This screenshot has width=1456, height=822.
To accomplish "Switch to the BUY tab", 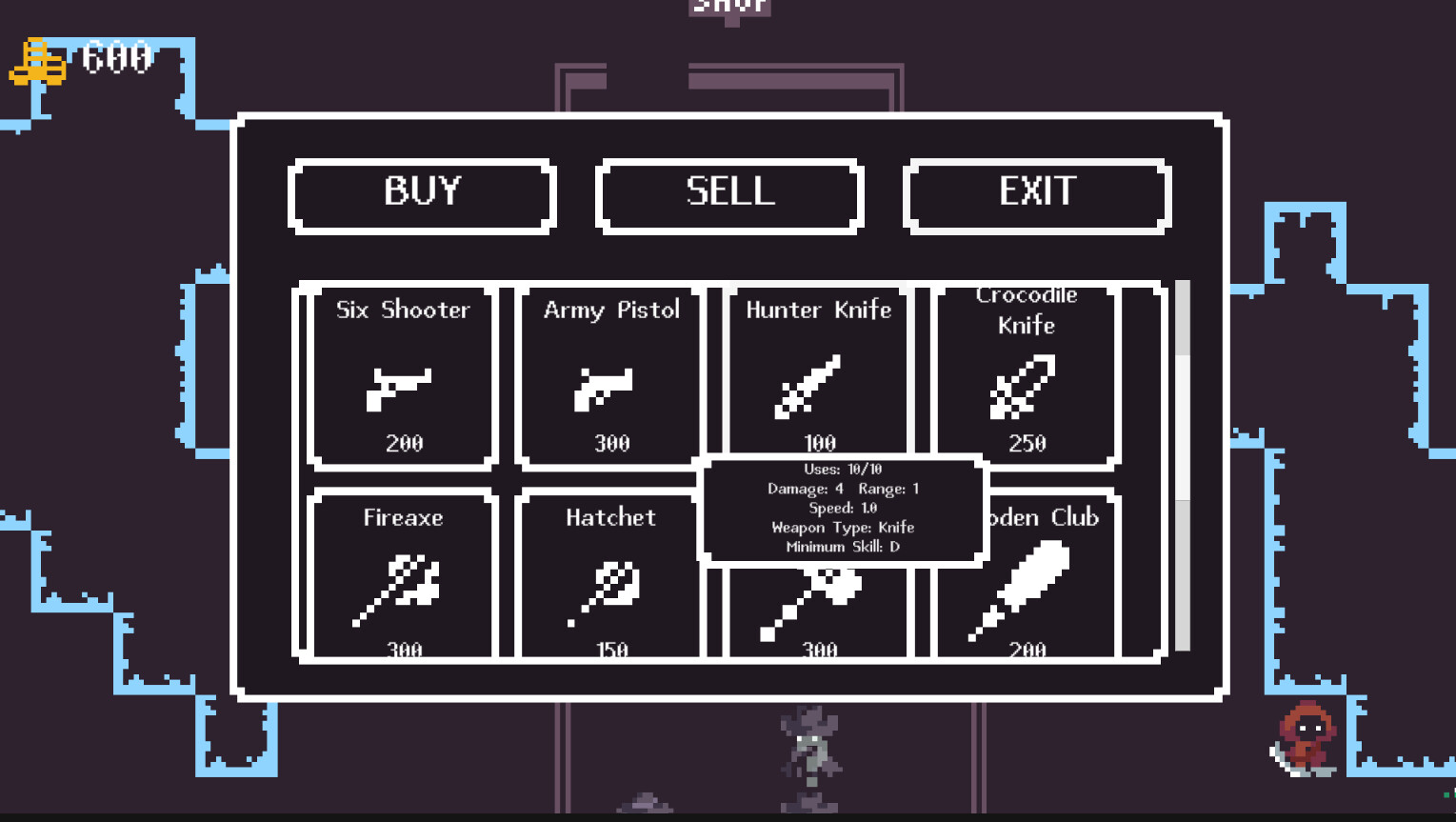I will tap(422, 194).
